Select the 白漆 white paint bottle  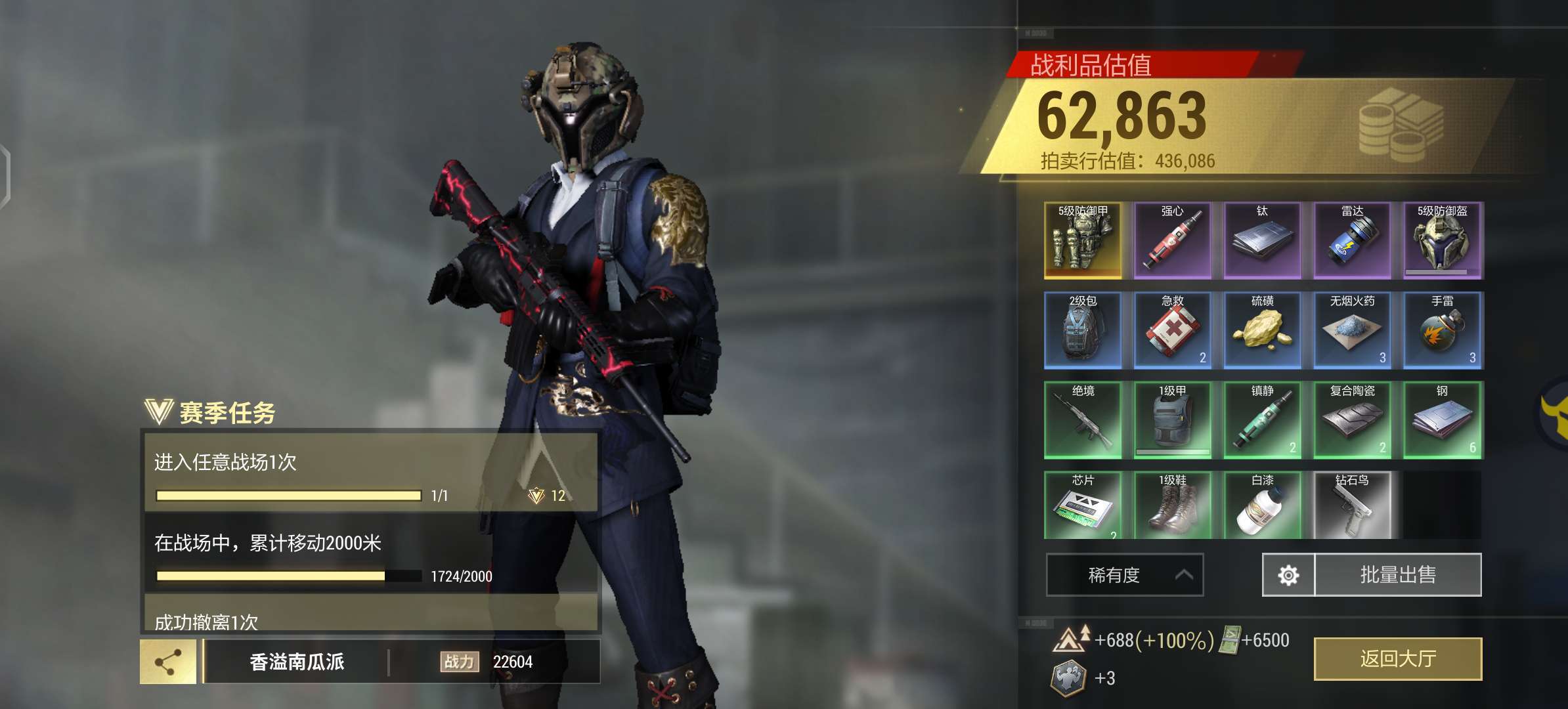[x=1263, y=505]
